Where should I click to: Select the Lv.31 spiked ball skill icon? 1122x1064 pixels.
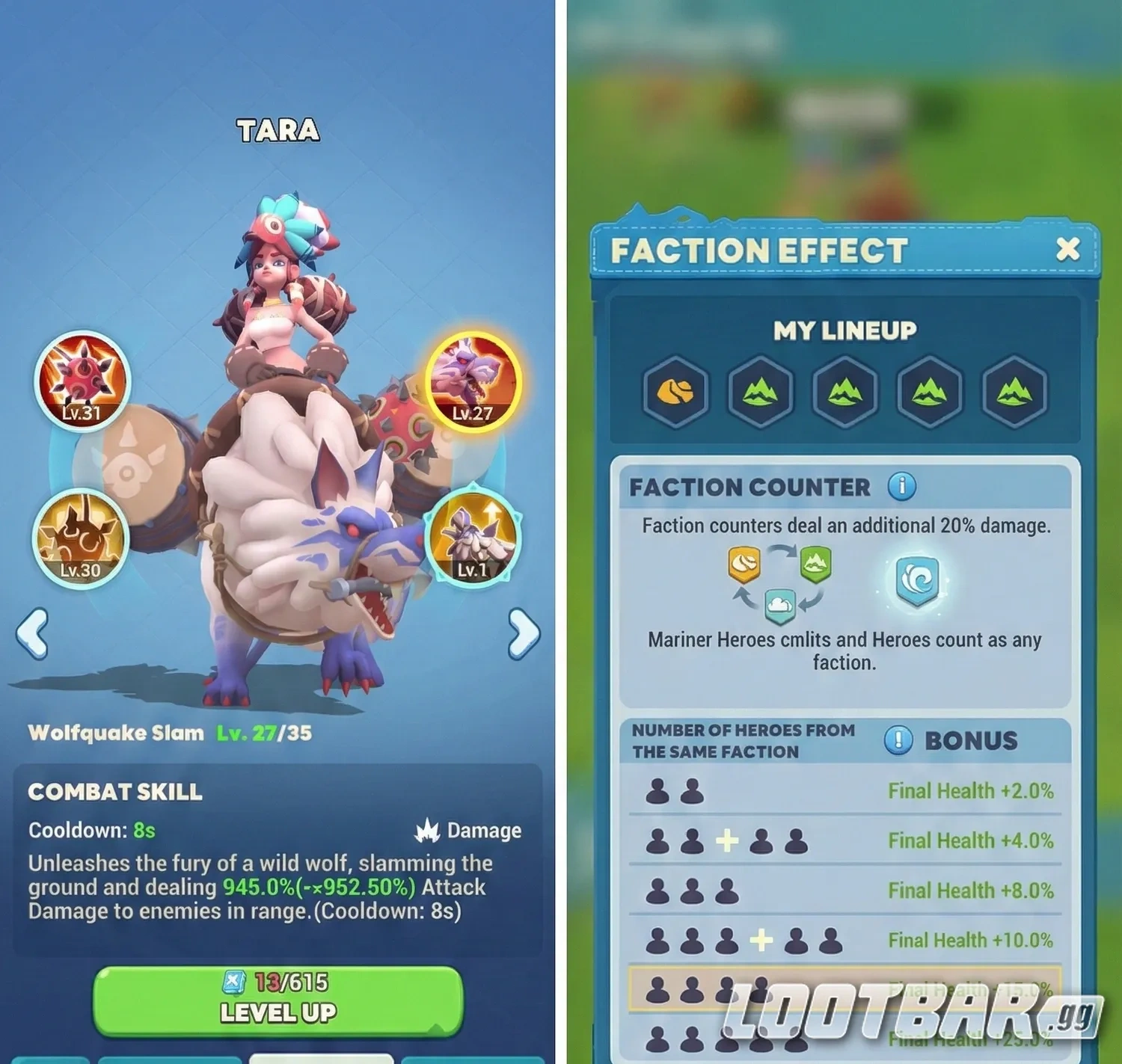[x=82, y=381]
